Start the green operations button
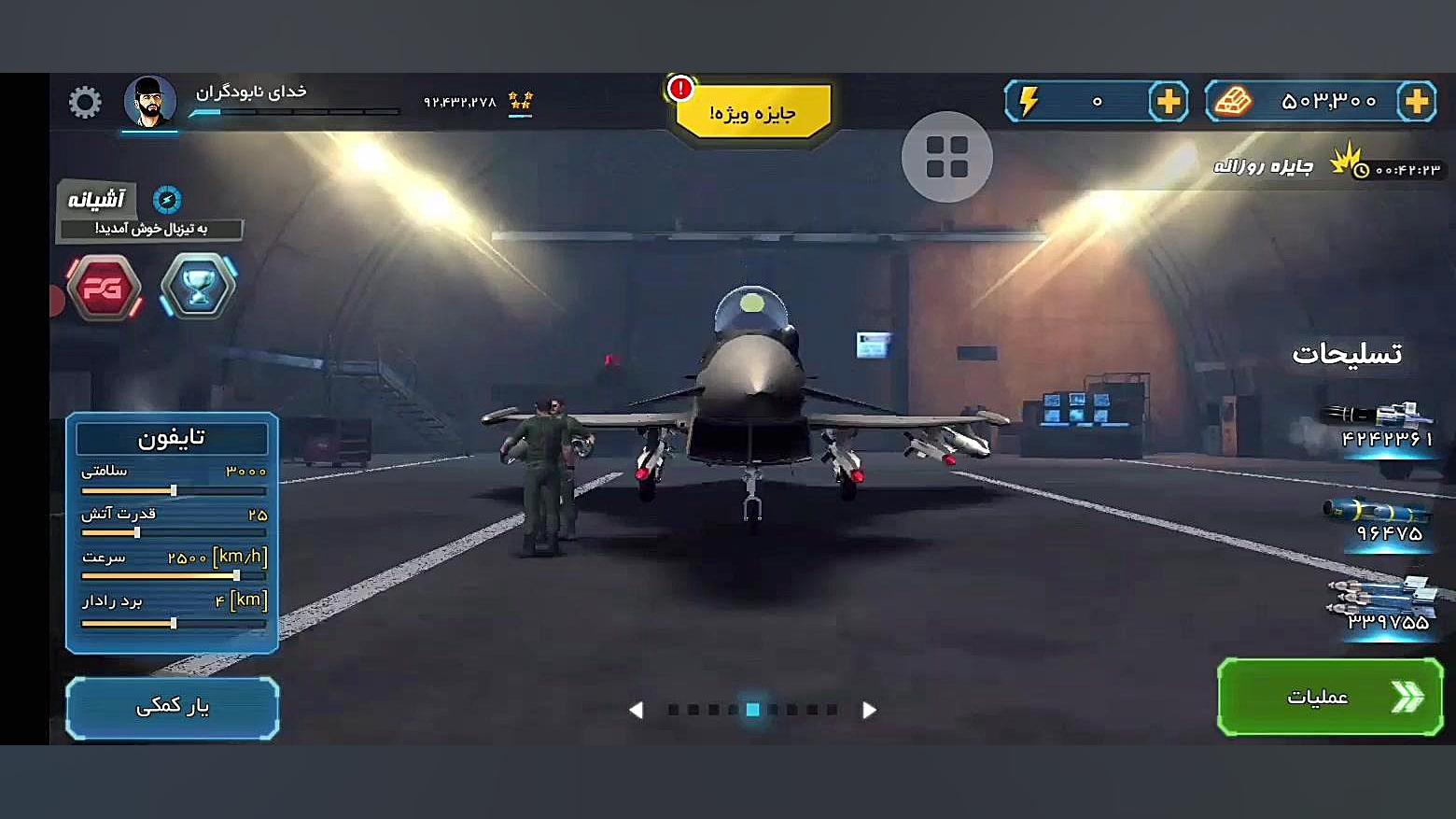This screenshot has height=819, width=1456. tap(1330, 697)
